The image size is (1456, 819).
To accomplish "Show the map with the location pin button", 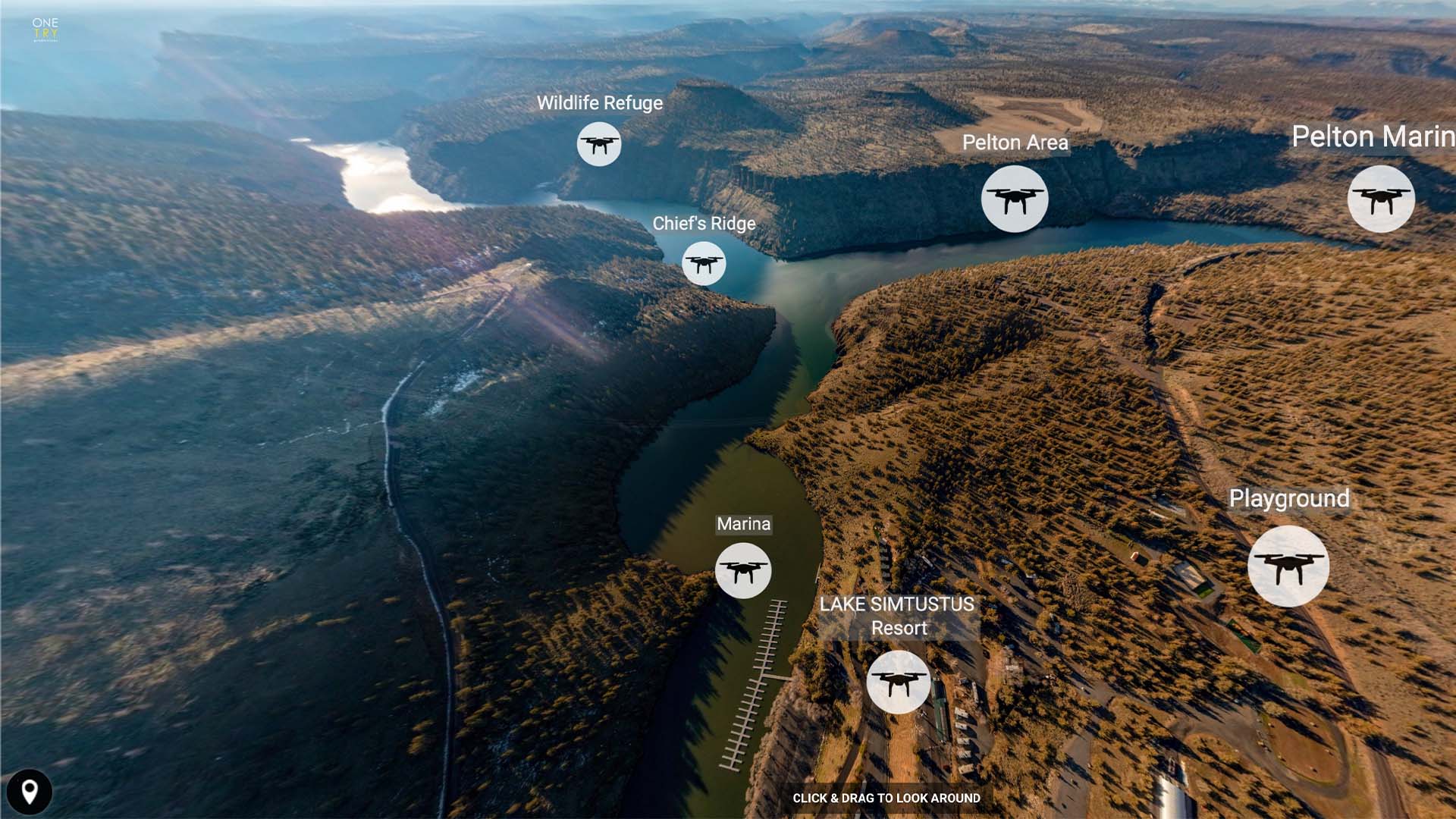I will point(30,792).
